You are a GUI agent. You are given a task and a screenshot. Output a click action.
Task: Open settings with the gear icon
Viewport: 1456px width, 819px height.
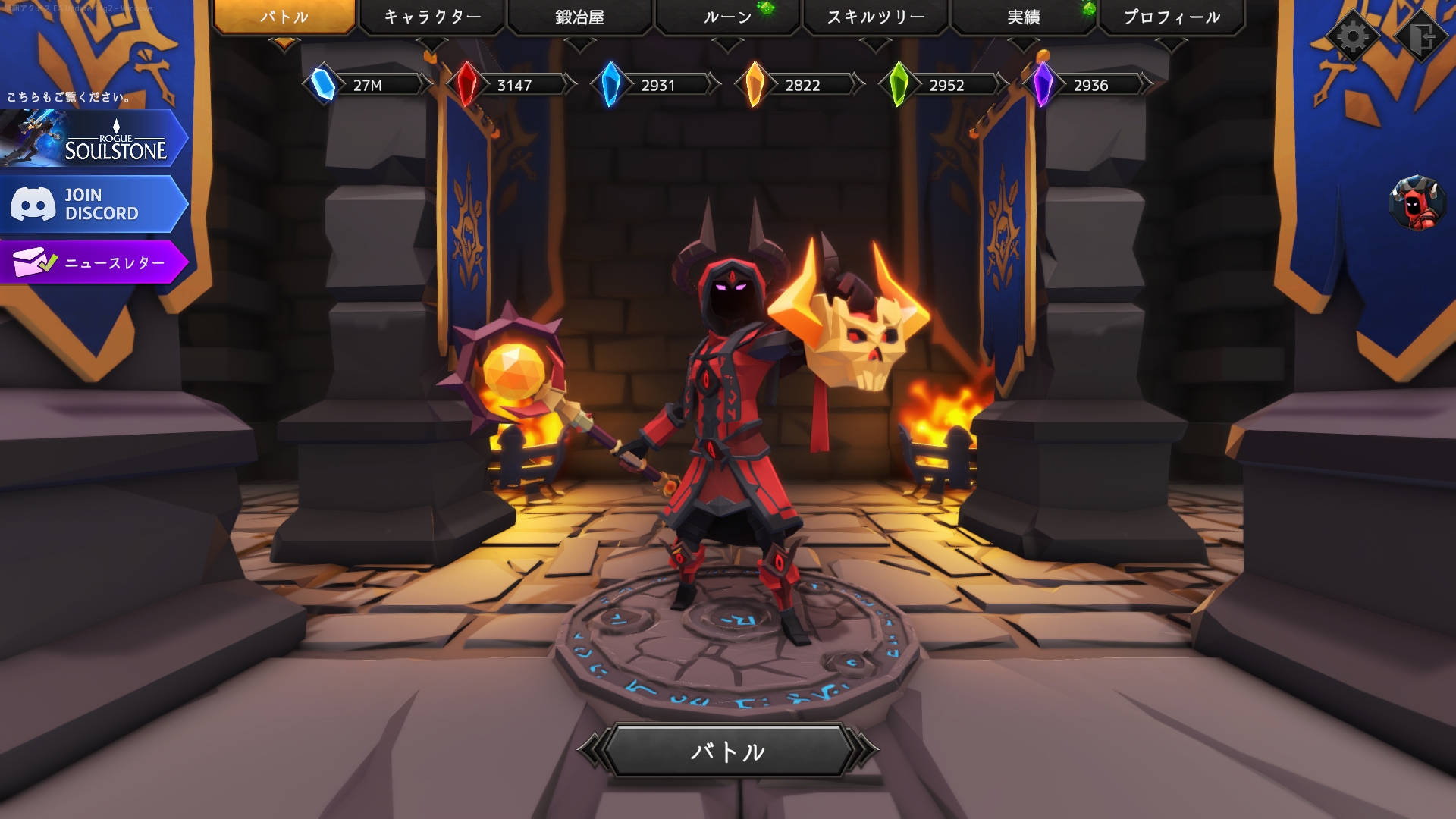coord(1353,36)
